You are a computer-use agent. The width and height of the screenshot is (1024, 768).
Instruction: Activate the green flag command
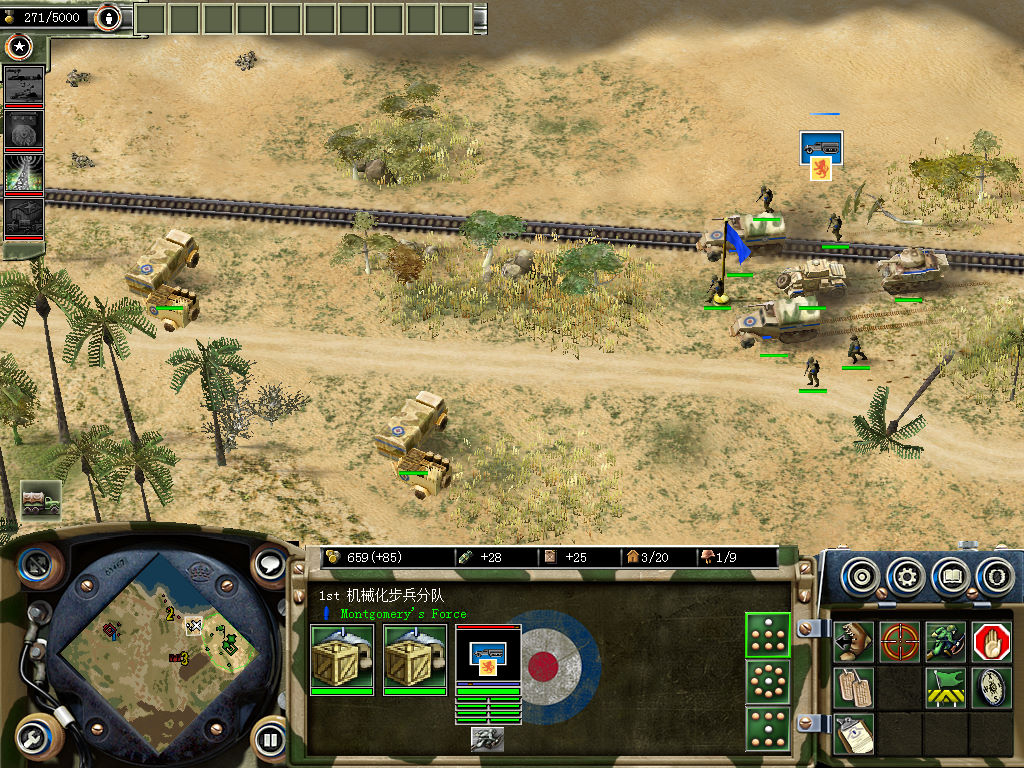(945, 688)
